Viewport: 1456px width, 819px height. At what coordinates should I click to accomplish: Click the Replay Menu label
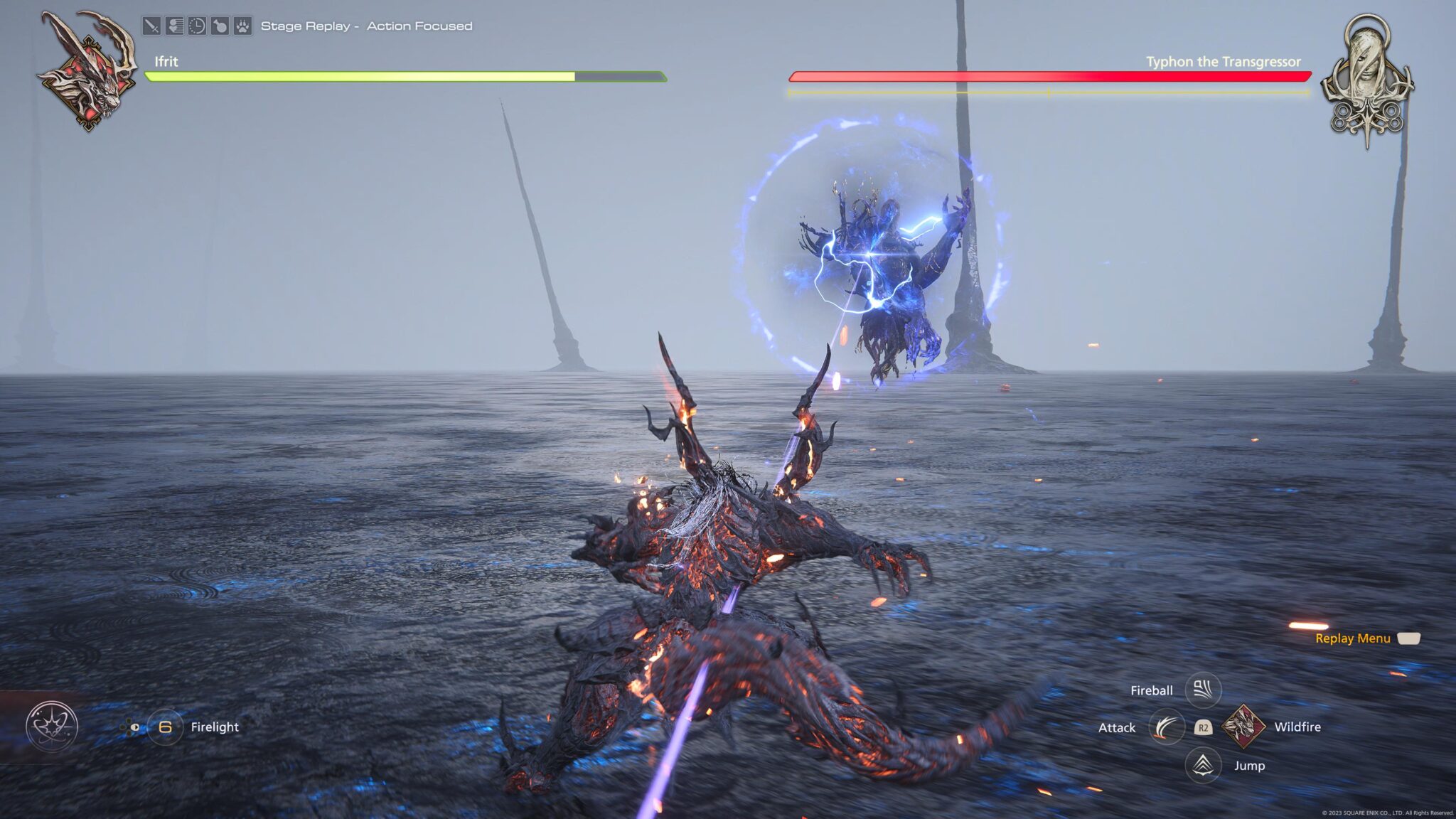[x=1352, y=638]
